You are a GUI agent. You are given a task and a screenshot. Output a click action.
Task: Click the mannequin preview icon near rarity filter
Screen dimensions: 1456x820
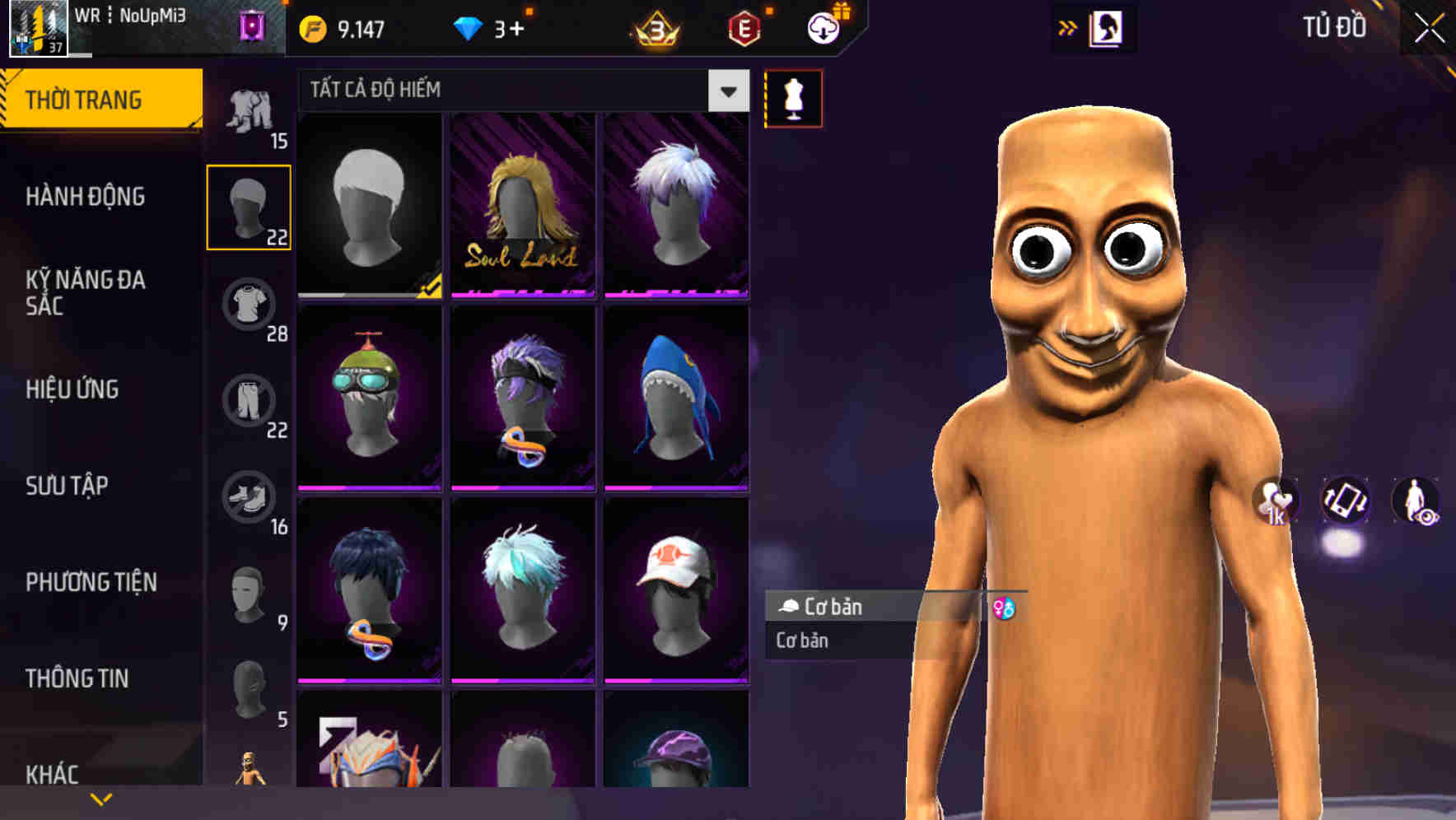point(793,98)
